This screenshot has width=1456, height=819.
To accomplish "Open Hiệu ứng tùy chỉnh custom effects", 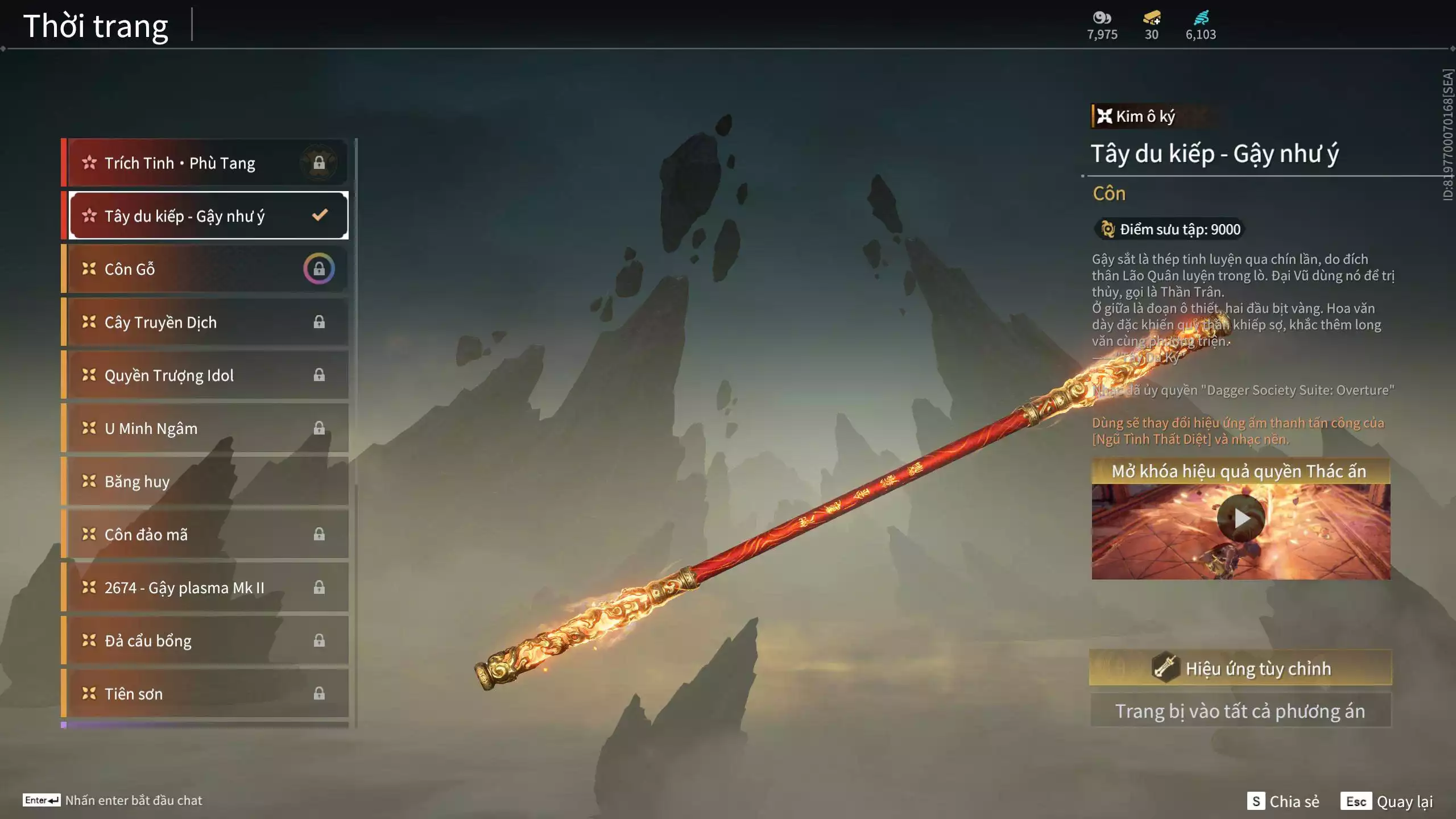I will coord(1240,668).
